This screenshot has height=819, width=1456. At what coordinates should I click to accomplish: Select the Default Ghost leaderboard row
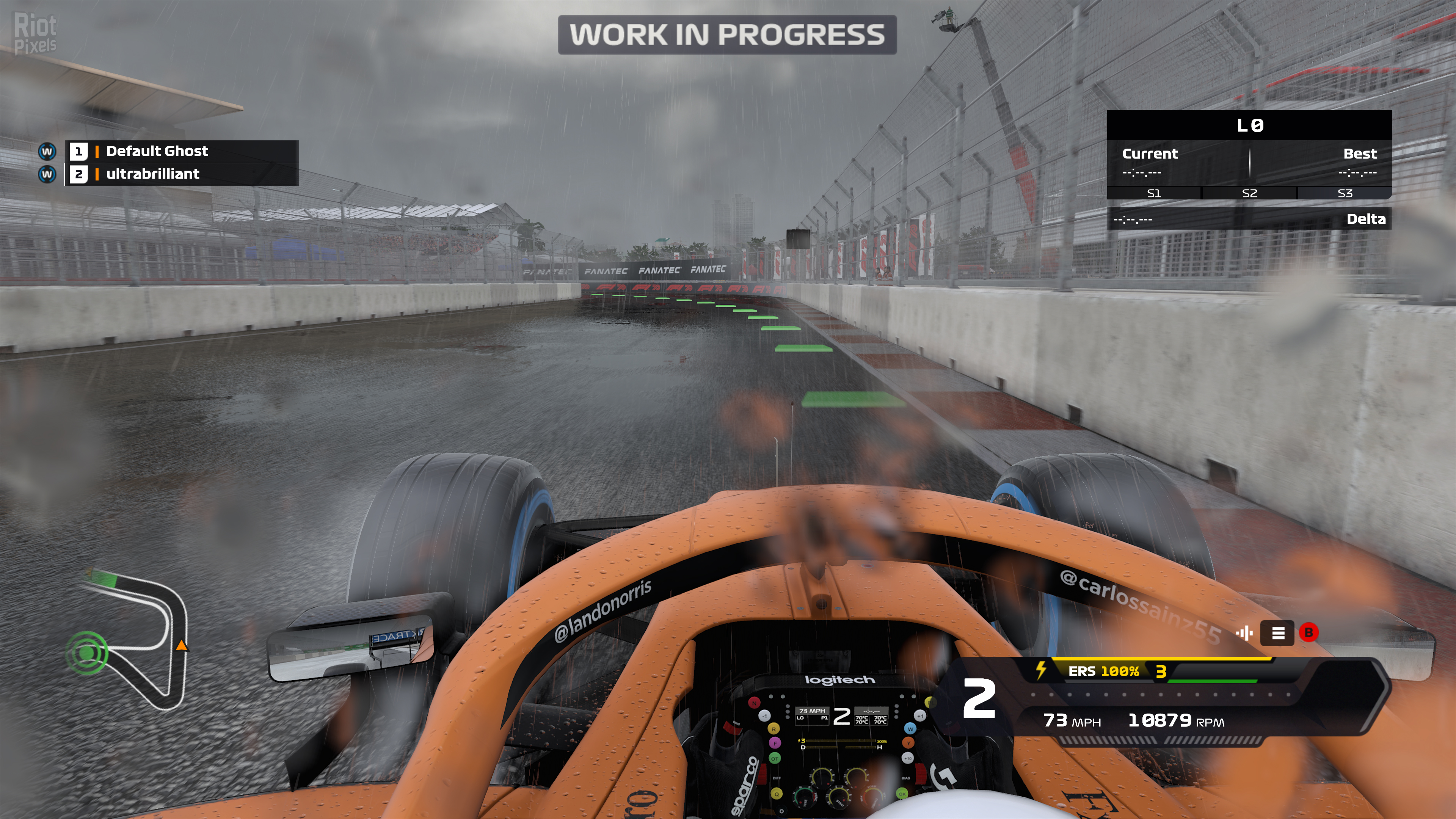[x=181, y=152]
